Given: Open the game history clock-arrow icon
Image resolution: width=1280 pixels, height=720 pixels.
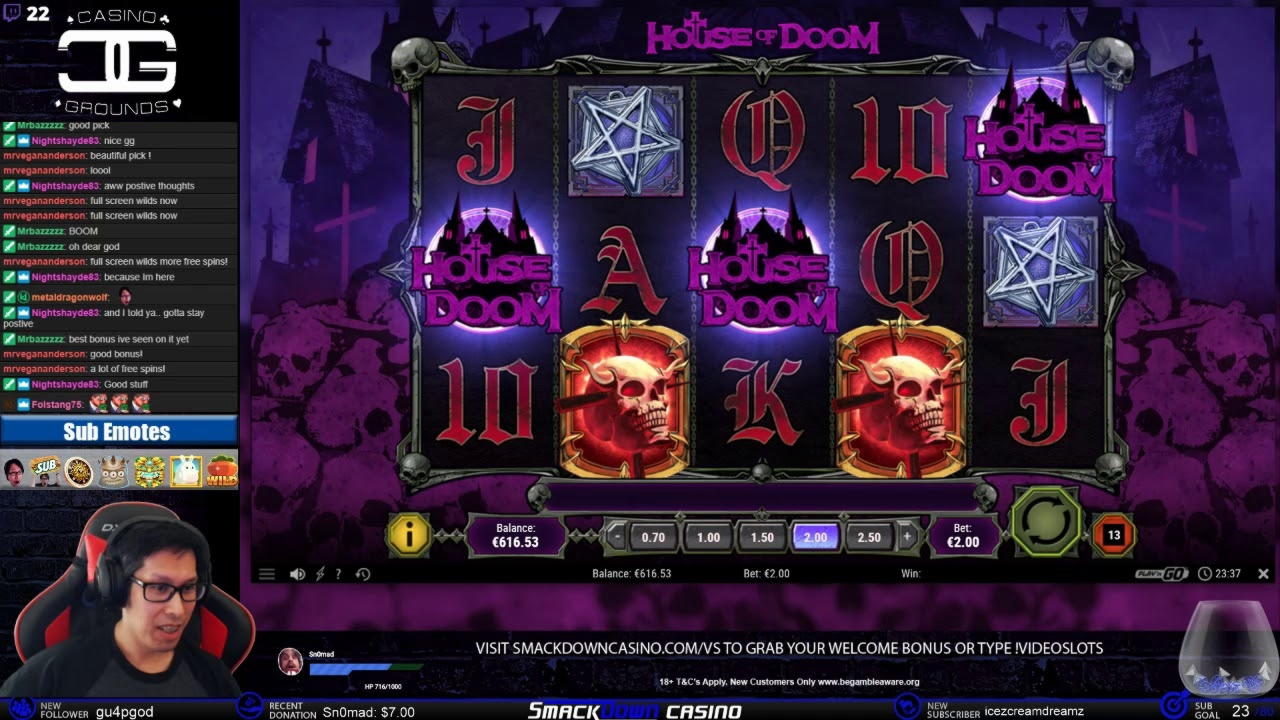Looking at the screenshot, I should [363, 574].
